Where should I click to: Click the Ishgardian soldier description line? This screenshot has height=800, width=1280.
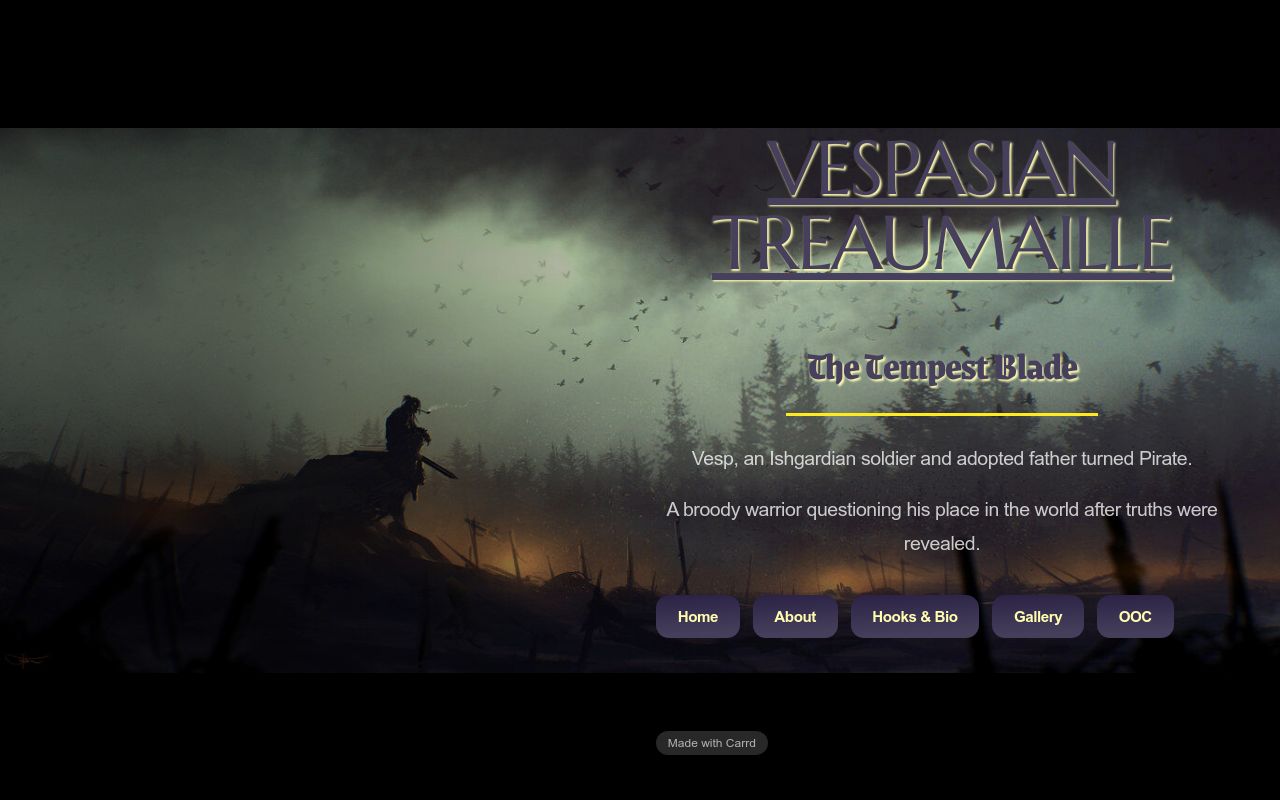click(941, 458)
